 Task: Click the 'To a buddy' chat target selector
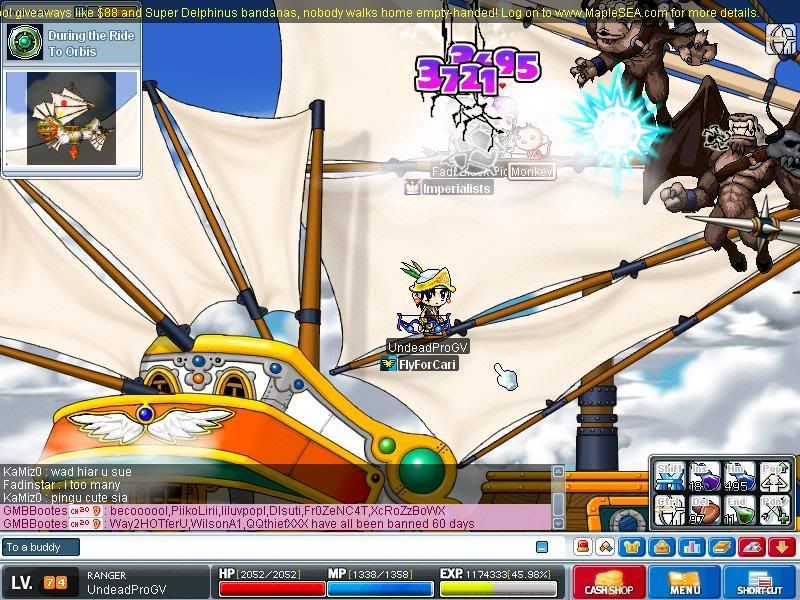(41, 547)
